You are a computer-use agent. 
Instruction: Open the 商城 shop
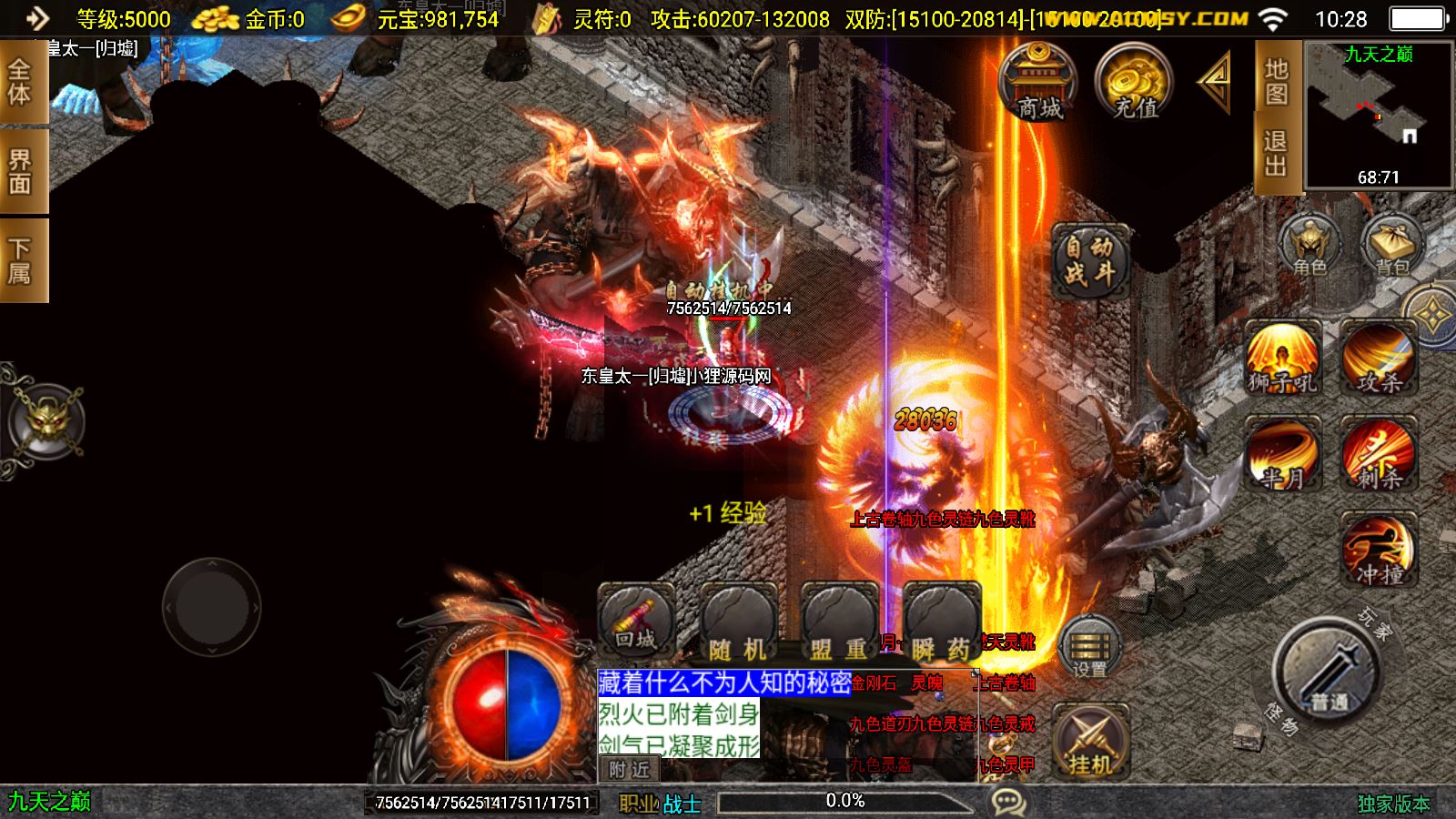[1038, 82]
